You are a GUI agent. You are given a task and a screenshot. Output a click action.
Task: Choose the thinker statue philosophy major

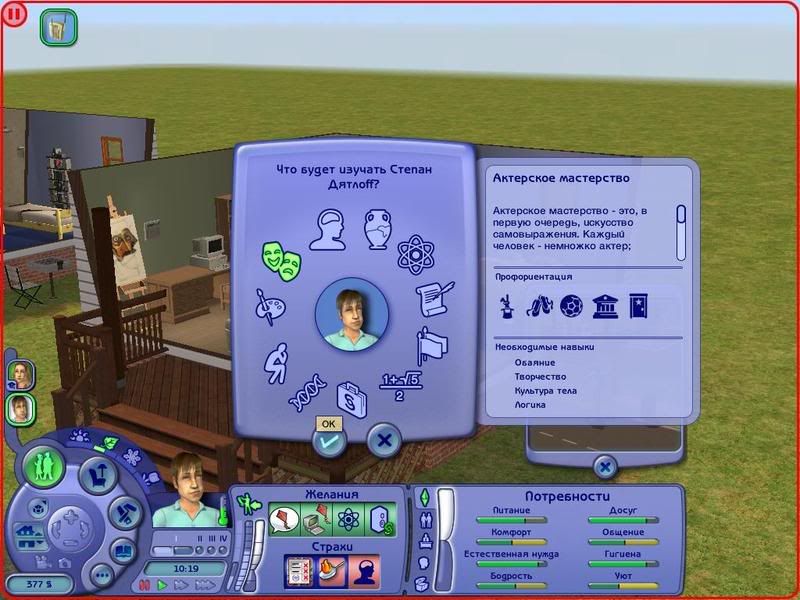click(x=275, y=360)
